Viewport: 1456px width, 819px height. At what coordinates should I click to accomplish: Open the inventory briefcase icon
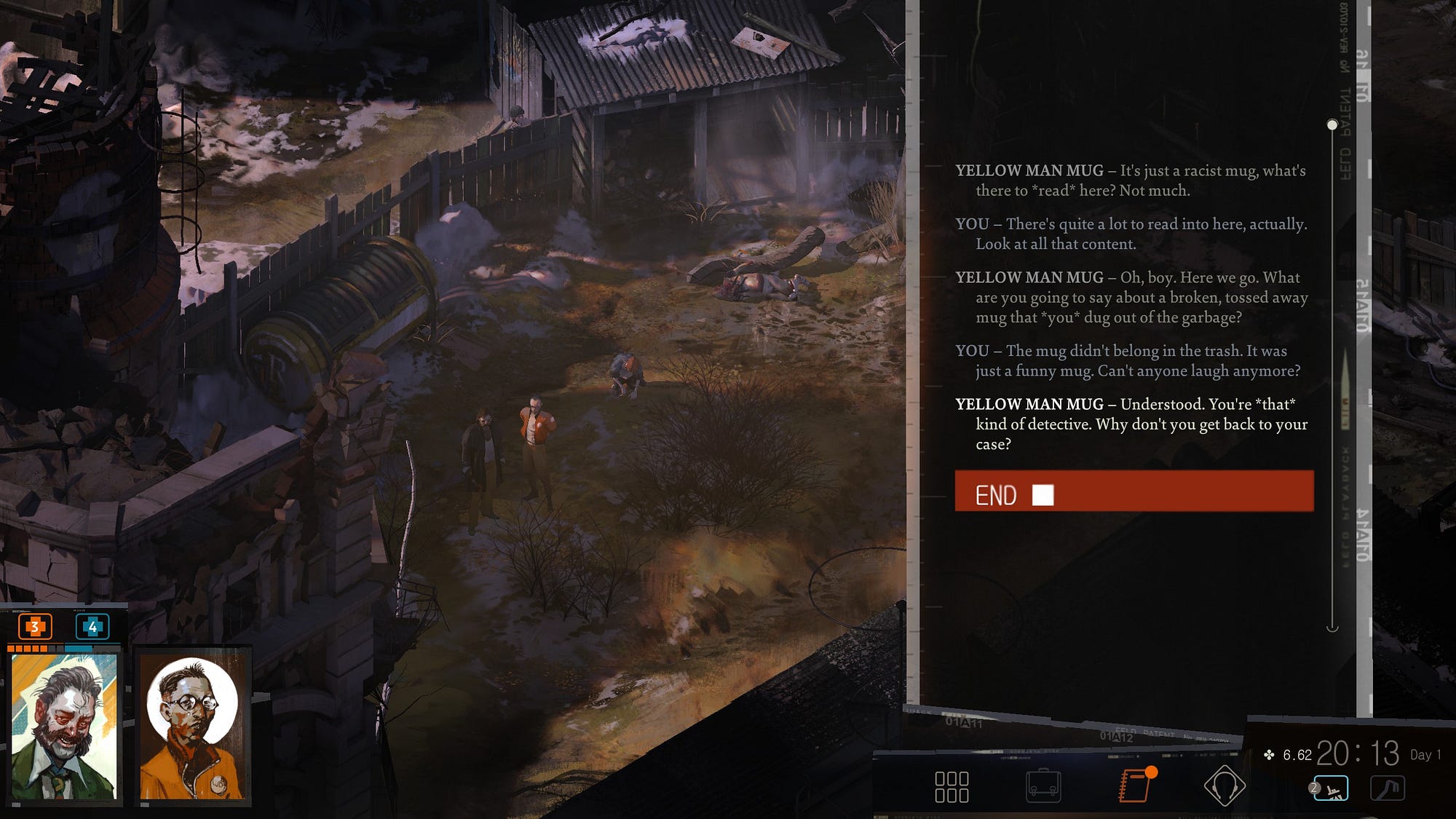1043,787
